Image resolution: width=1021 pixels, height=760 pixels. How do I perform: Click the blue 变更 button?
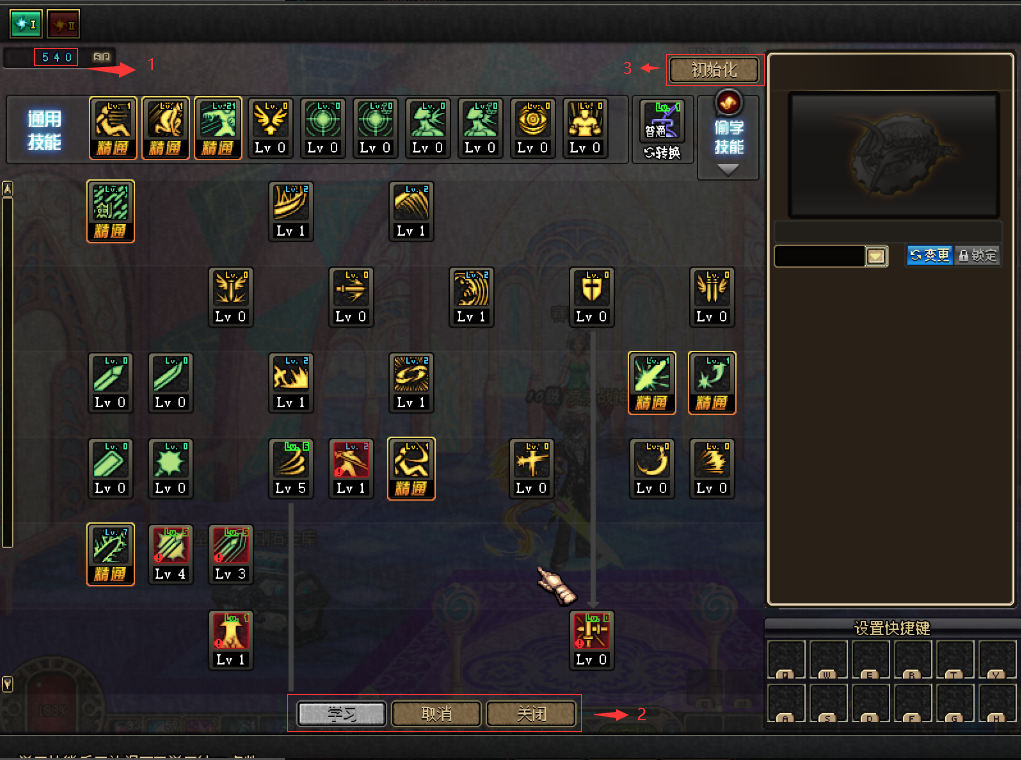[x=929, y=256]
